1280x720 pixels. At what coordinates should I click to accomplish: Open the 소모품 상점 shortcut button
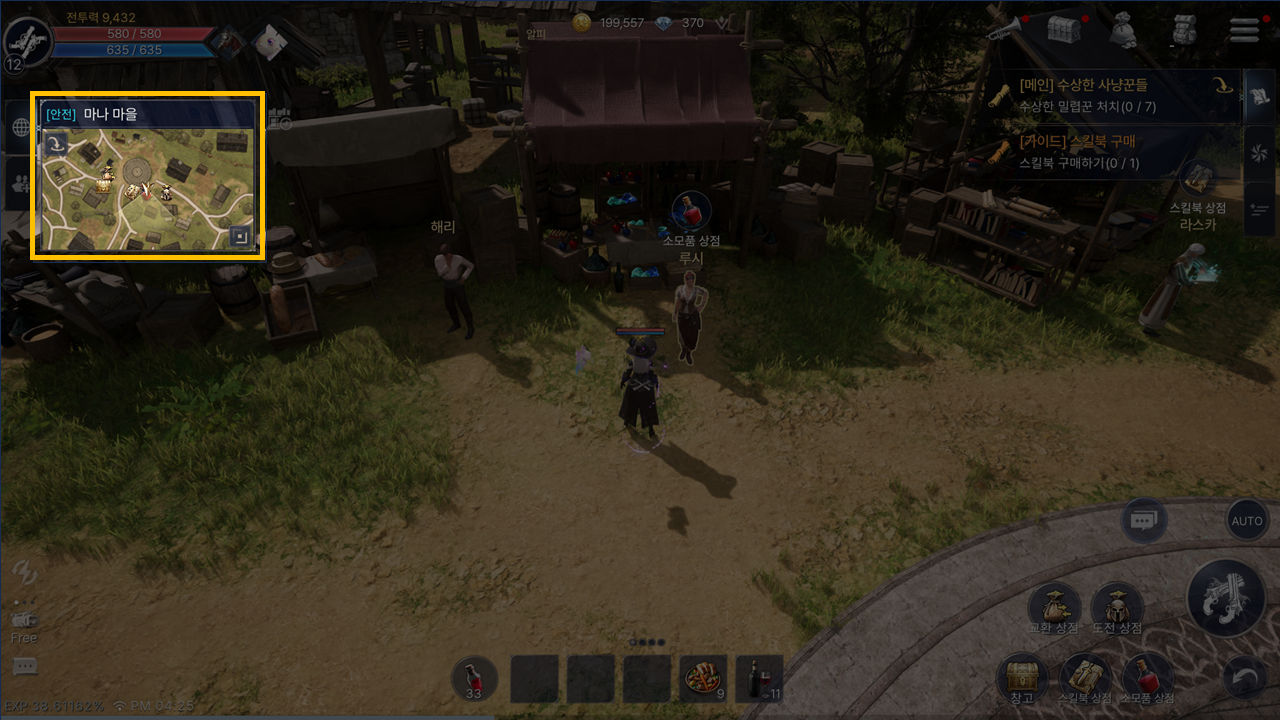pos(1147,678)
